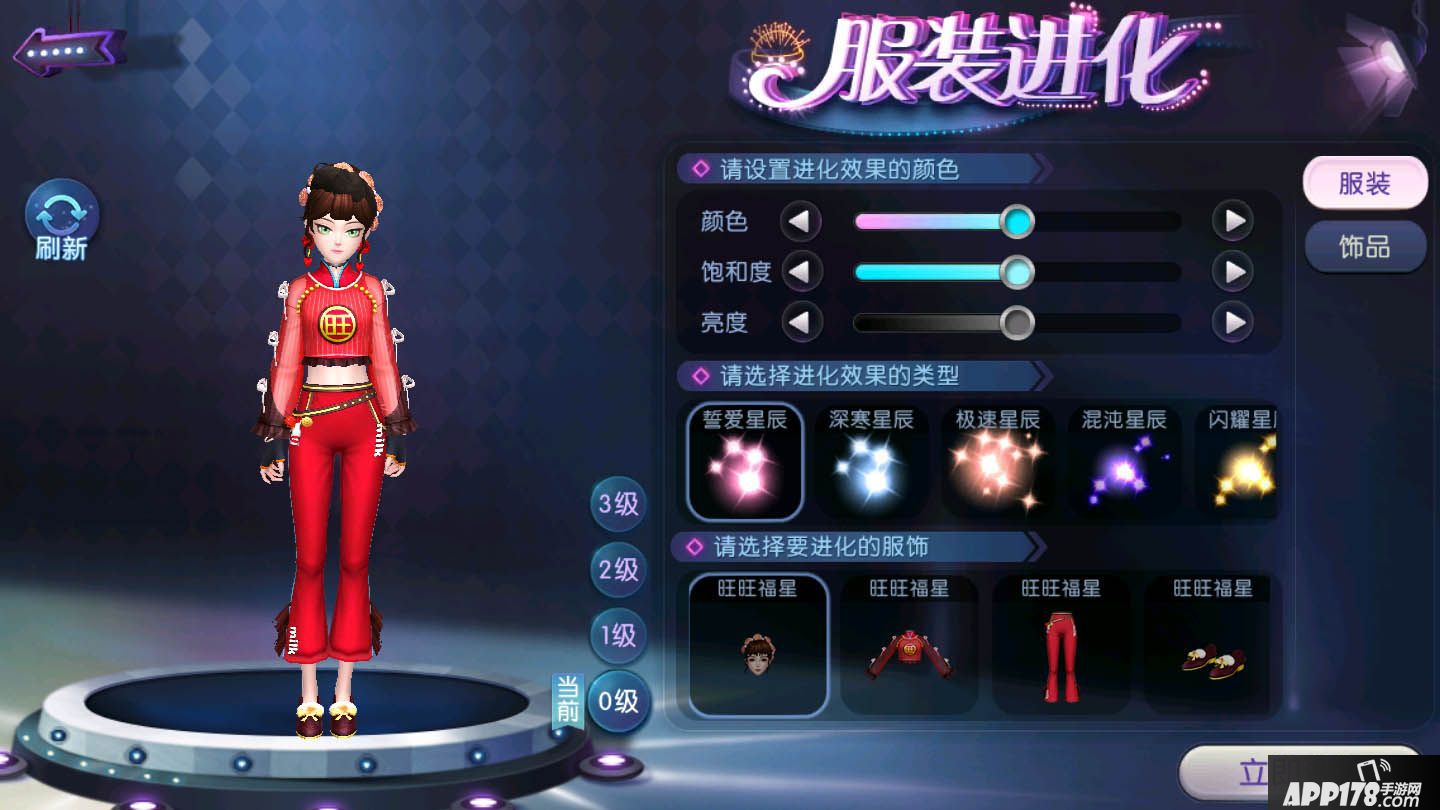This screenshot has width=1440, height=810.
Task: Decrease 饱和度 using its left arrow
Action: pyautogui.click(x=801, y=271)
